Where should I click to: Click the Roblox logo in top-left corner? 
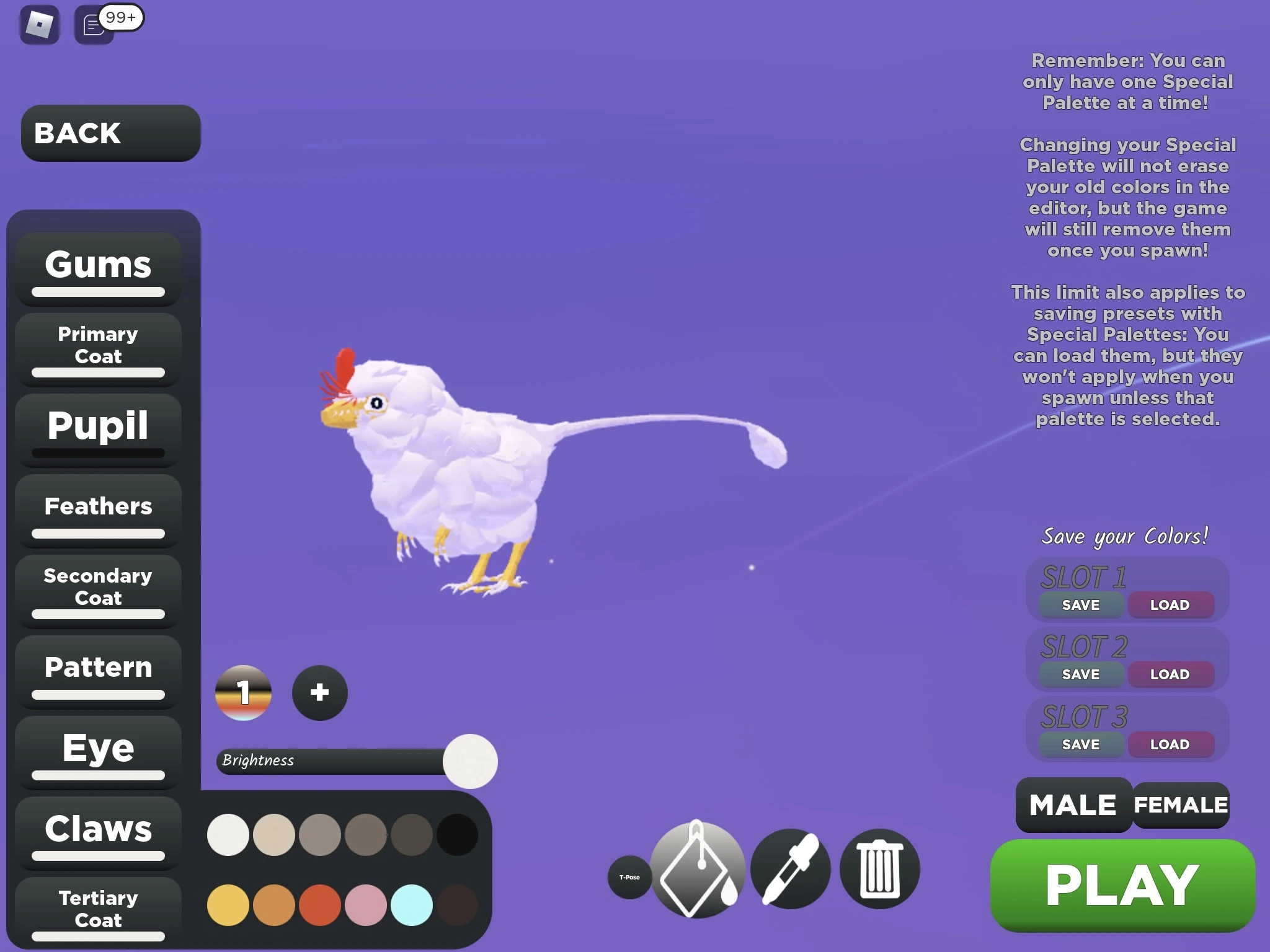(x=38, y=25)
